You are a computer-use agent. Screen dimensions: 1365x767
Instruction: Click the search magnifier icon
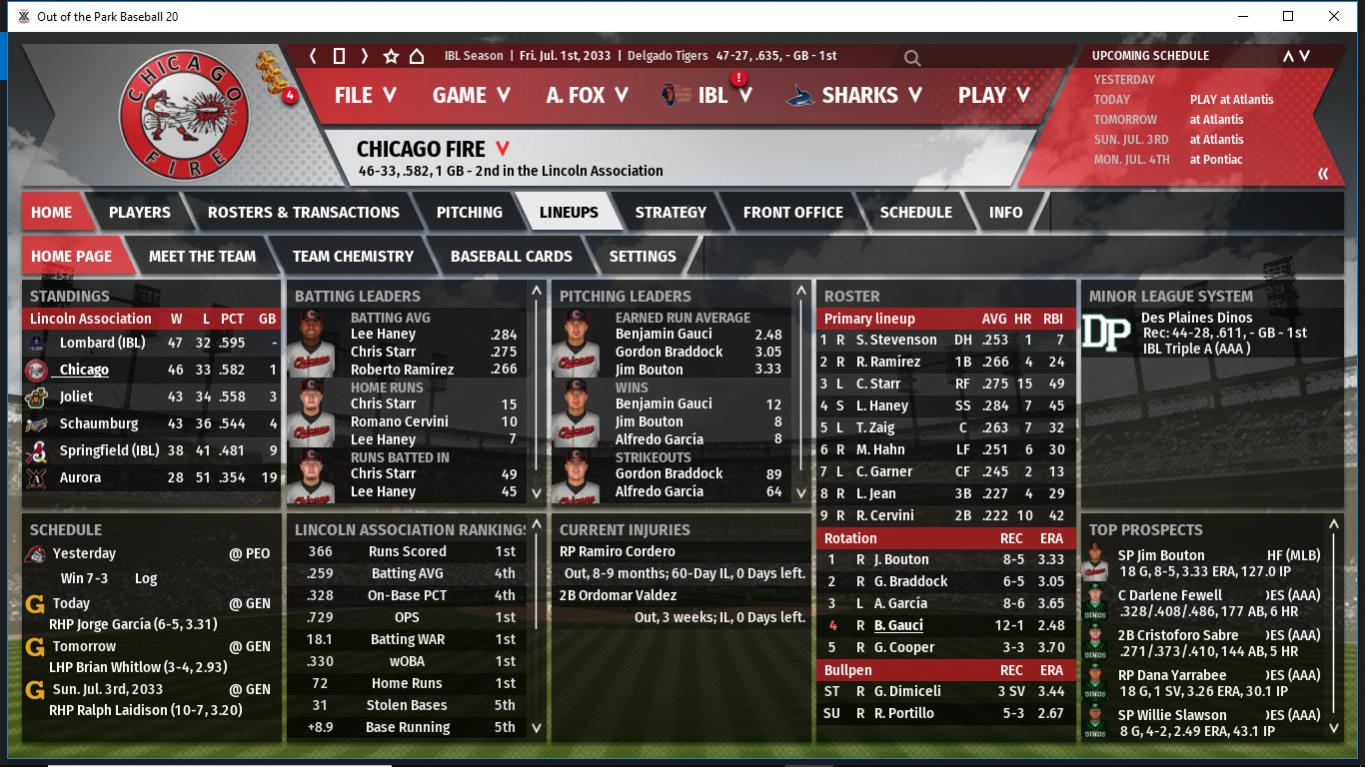click(x=912, y=58)
